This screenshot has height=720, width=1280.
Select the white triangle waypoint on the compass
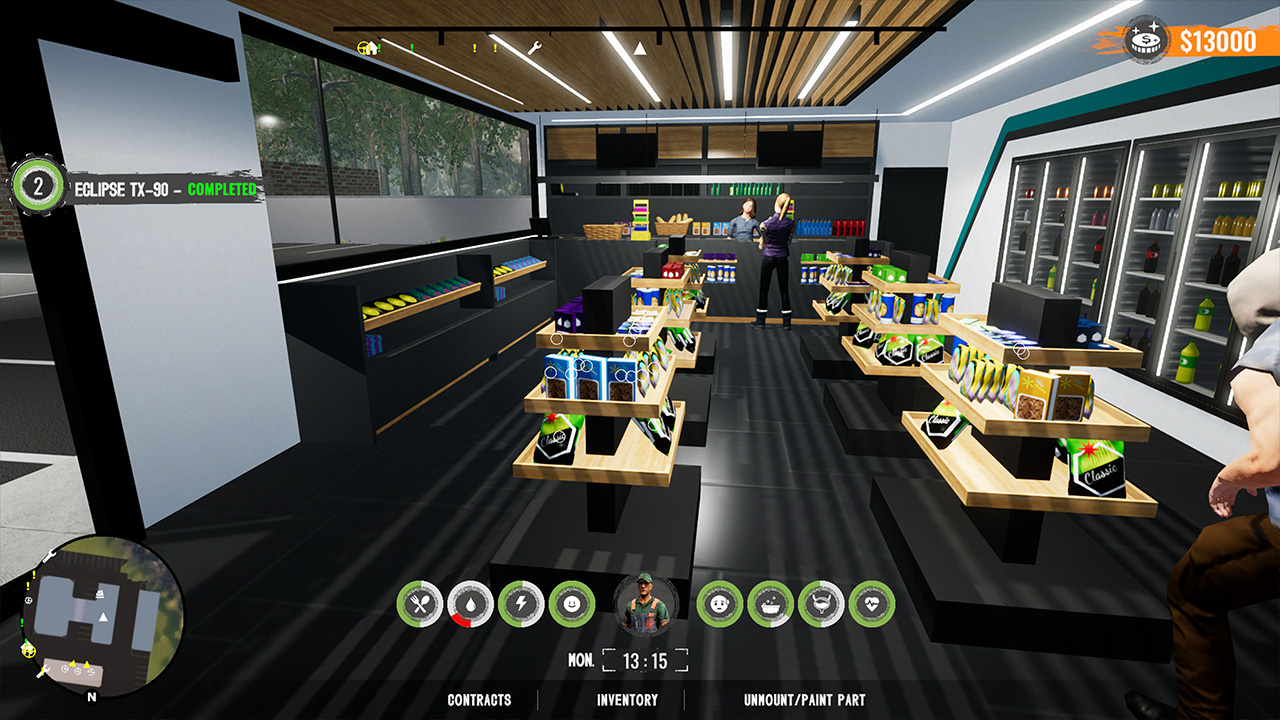coord(640,48)
